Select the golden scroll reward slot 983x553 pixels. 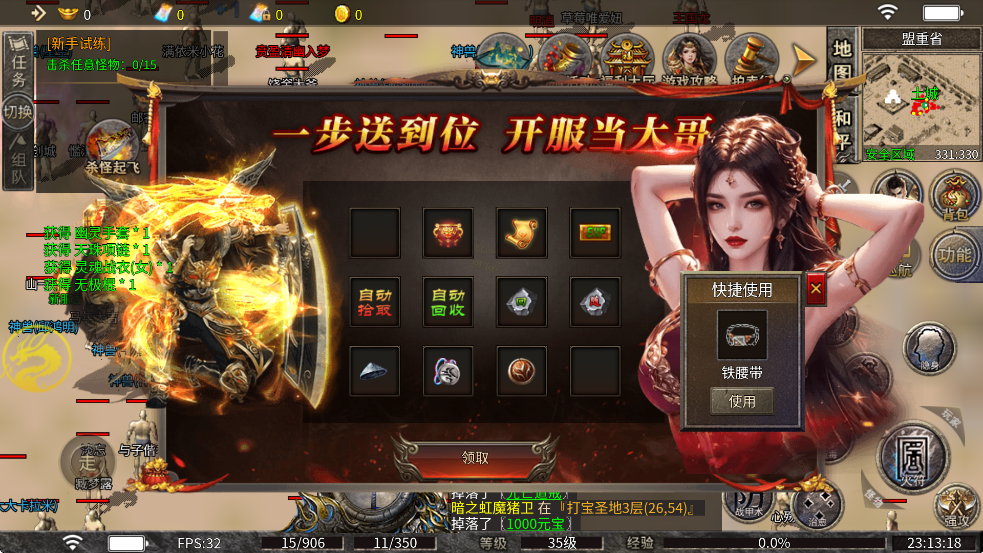[521, 233]
